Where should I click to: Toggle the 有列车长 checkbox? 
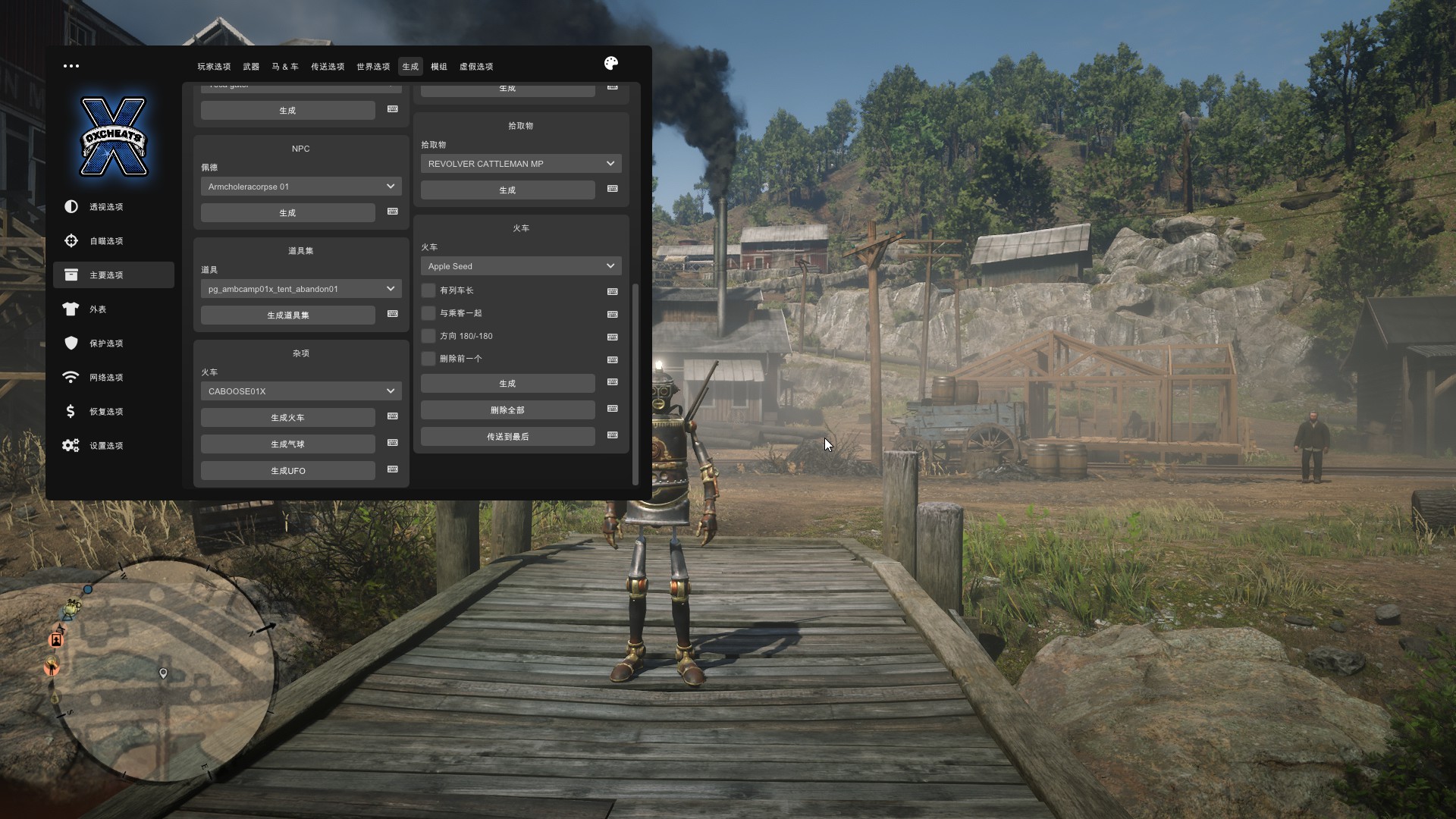click(429, 290)
